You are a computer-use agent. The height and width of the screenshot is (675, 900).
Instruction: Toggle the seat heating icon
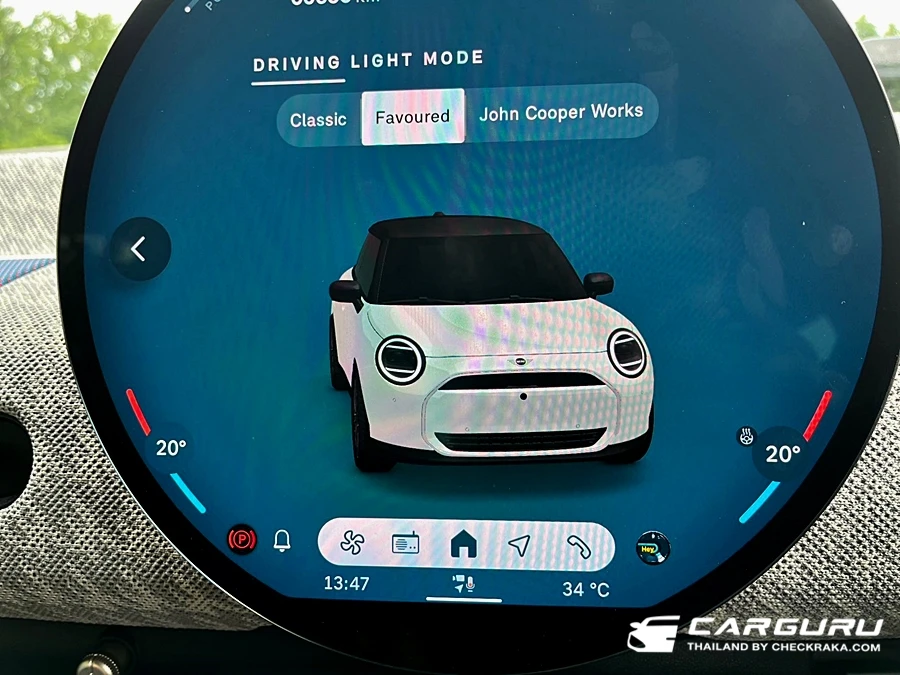745,435
